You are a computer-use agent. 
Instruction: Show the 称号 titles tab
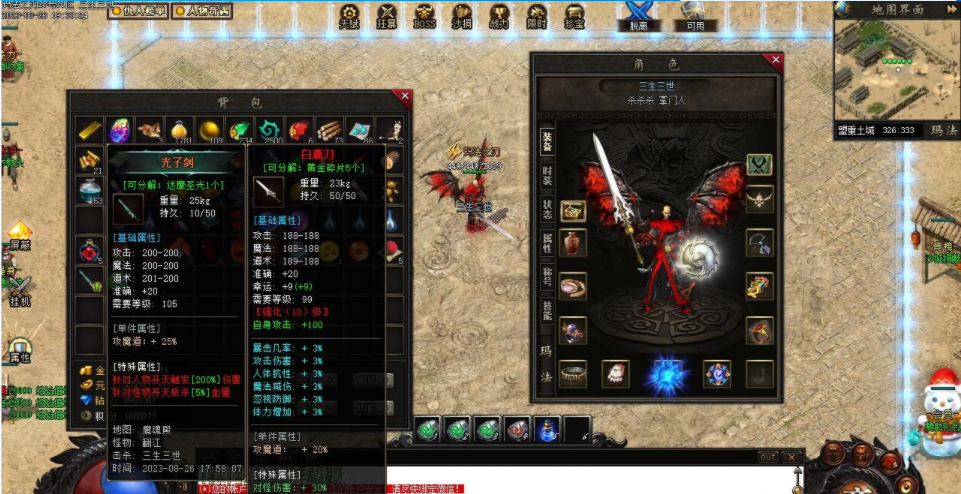[x=547, y=275]
